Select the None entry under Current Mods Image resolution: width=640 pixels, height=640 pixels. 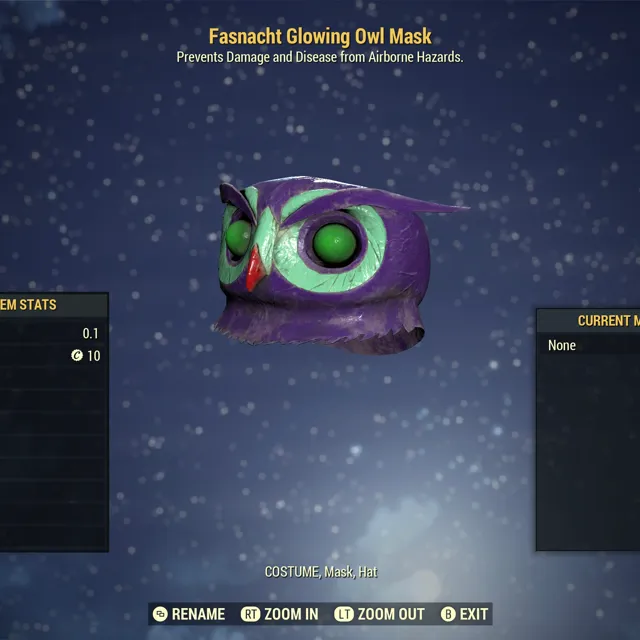coord(563,345)
